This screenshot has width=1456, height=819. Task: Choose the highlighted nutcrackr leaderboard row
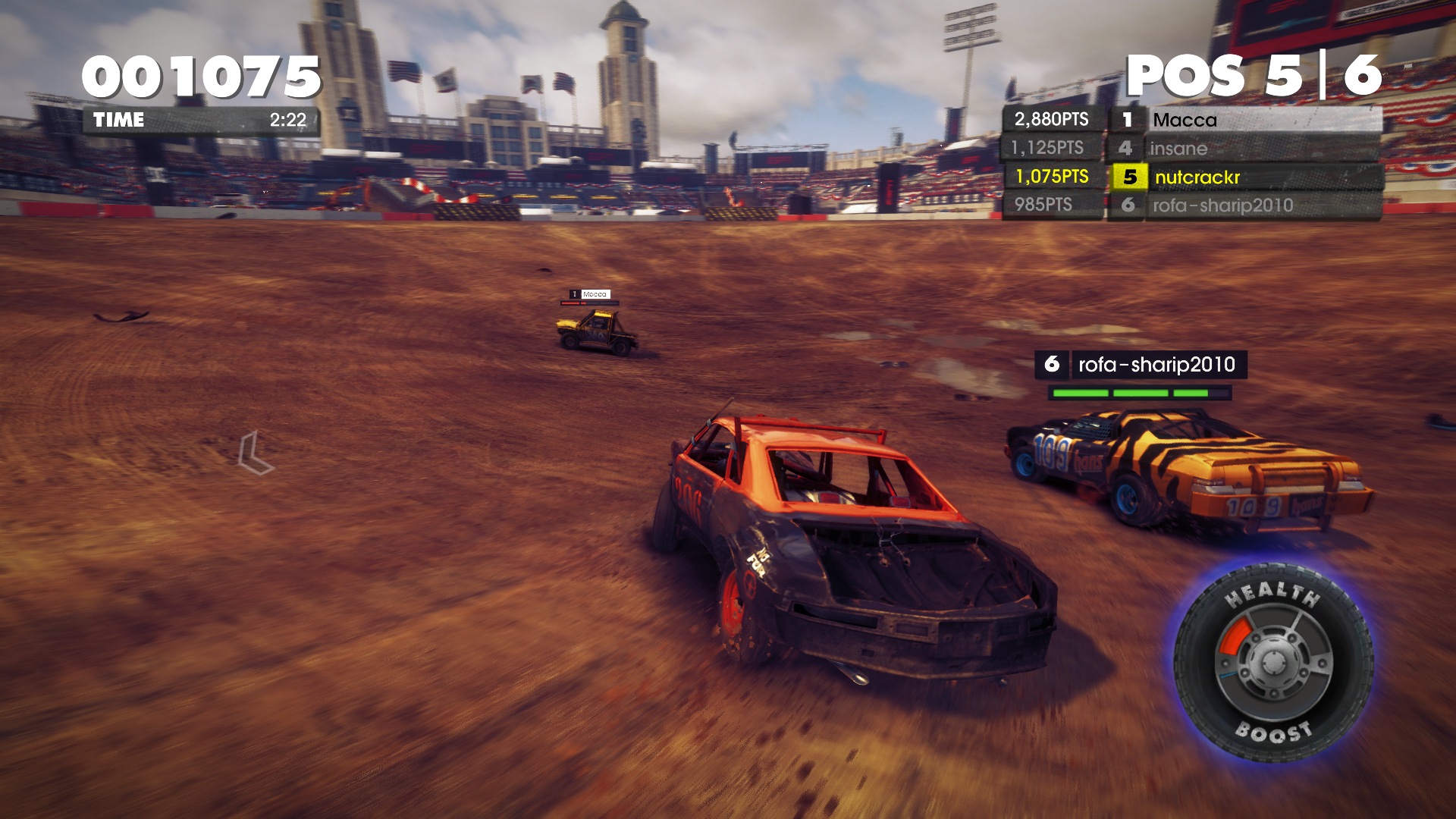(x=1191, y=177)
